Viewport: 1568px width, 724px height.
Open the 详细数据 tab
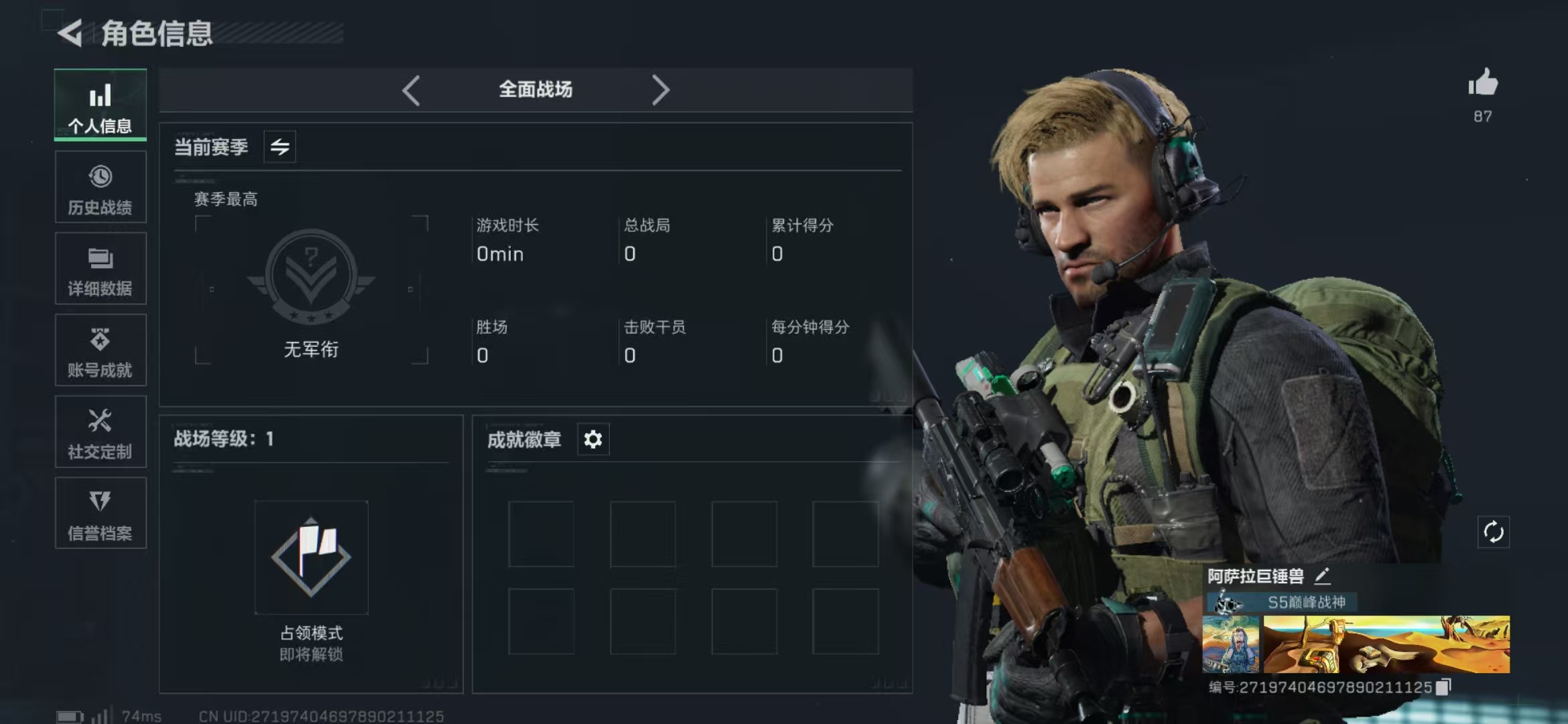(101, 269)
